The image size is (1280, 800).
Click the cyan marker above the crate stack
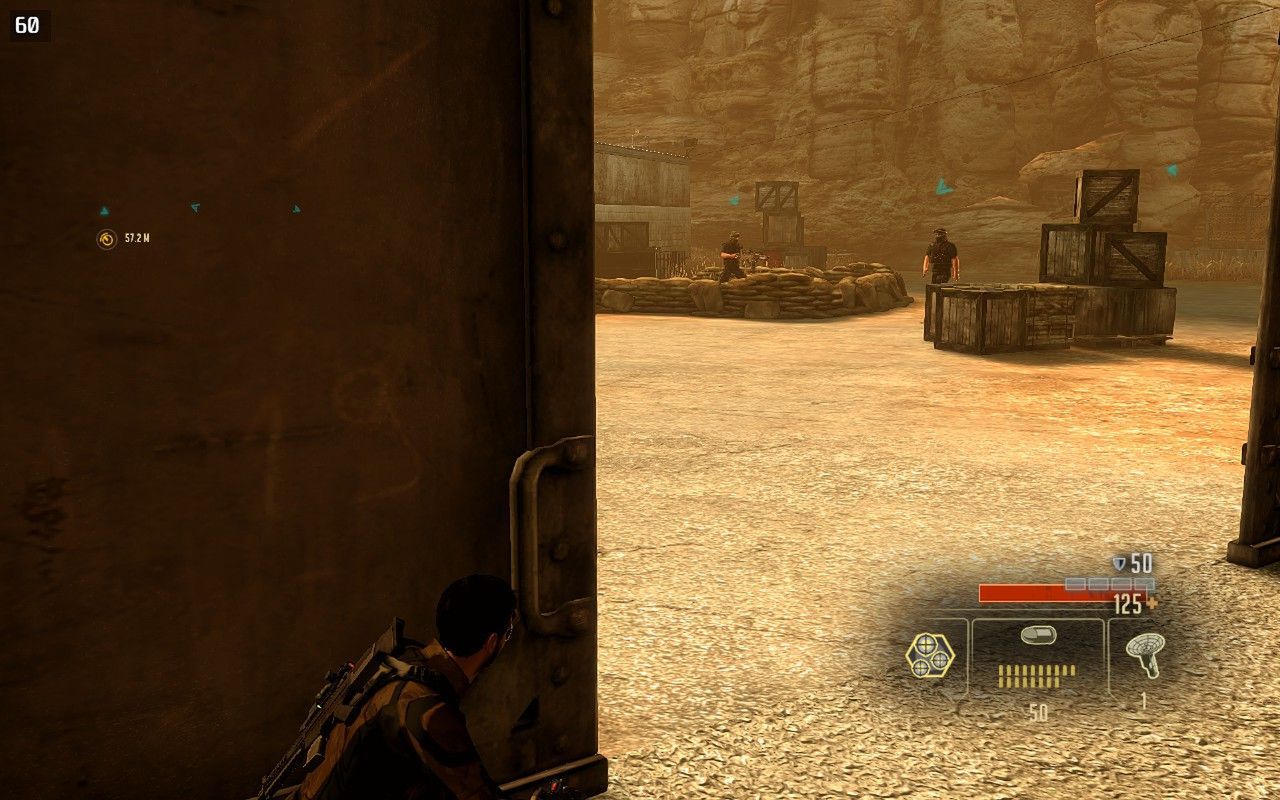(x=941, y=186)
